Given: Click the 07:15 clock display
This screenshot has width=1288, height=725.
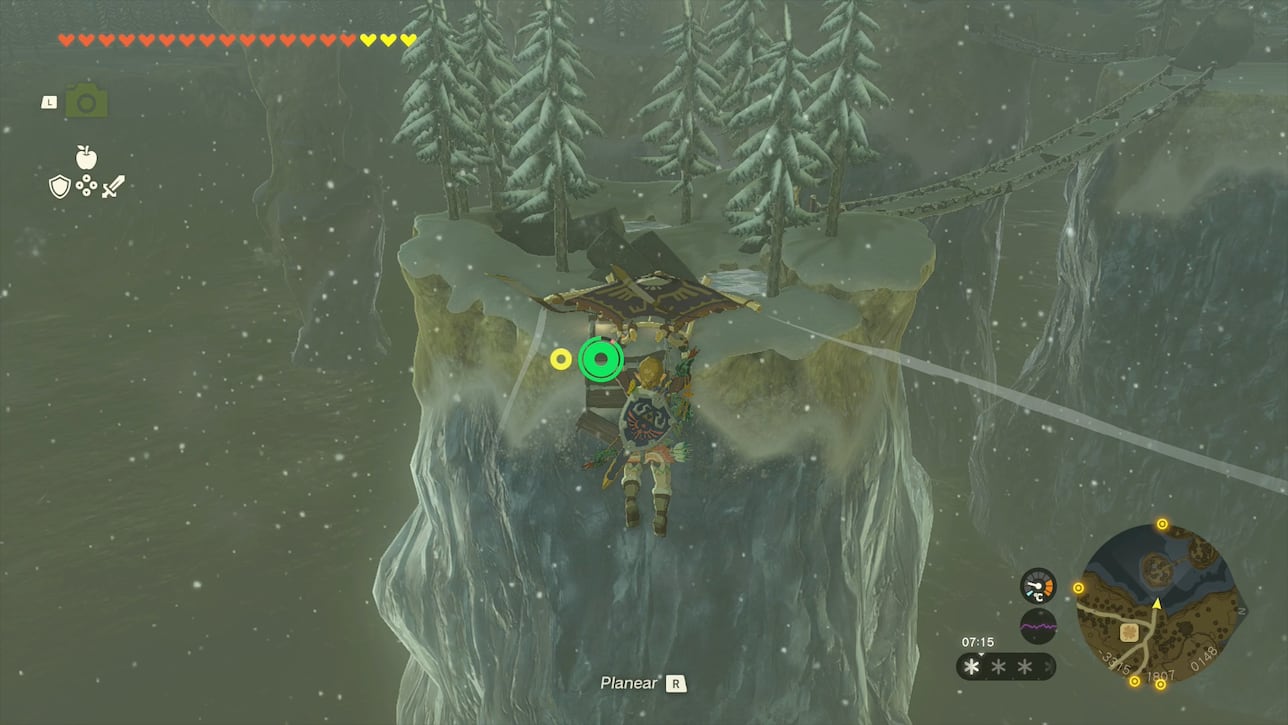Looking at the screenshot, I should (978, 642).
